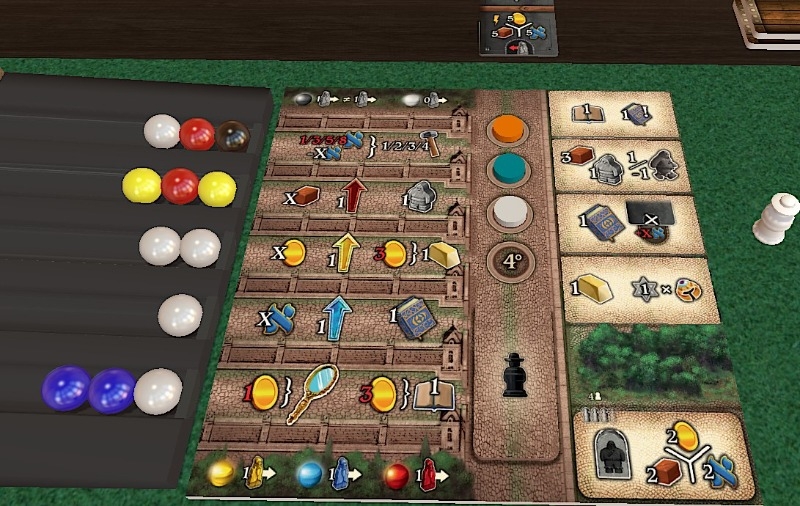Select the orange disc token
Screen dimensions: 800x506
coord(509,130)
